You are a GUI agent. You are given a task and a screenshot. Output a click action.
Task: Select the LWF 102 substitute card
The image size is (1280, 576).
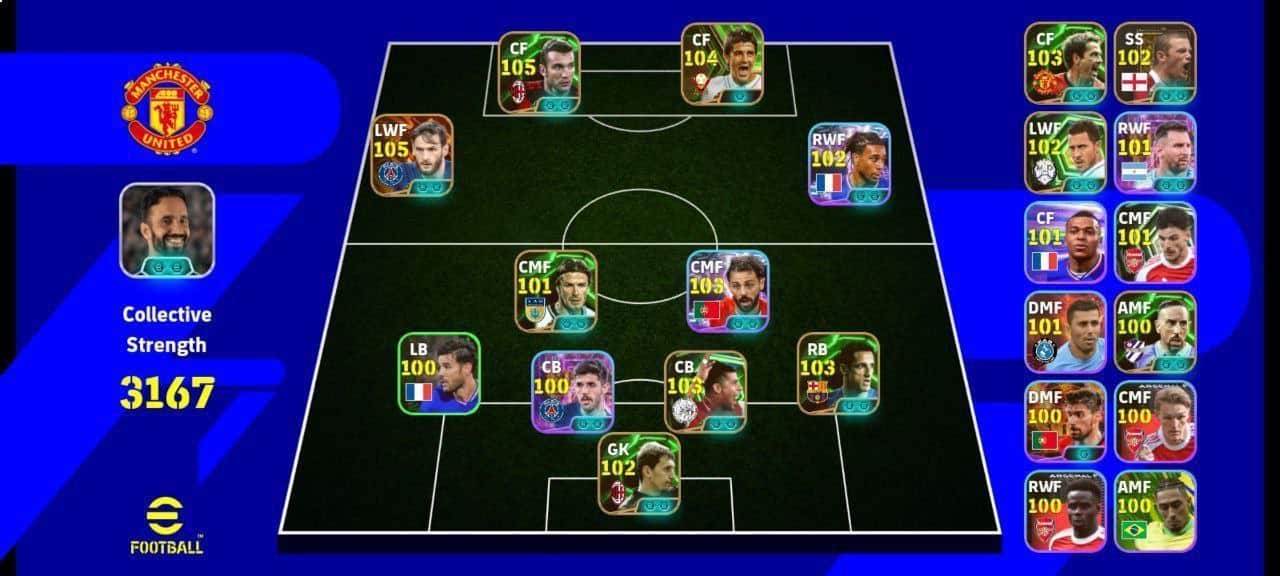(1065, 153)
